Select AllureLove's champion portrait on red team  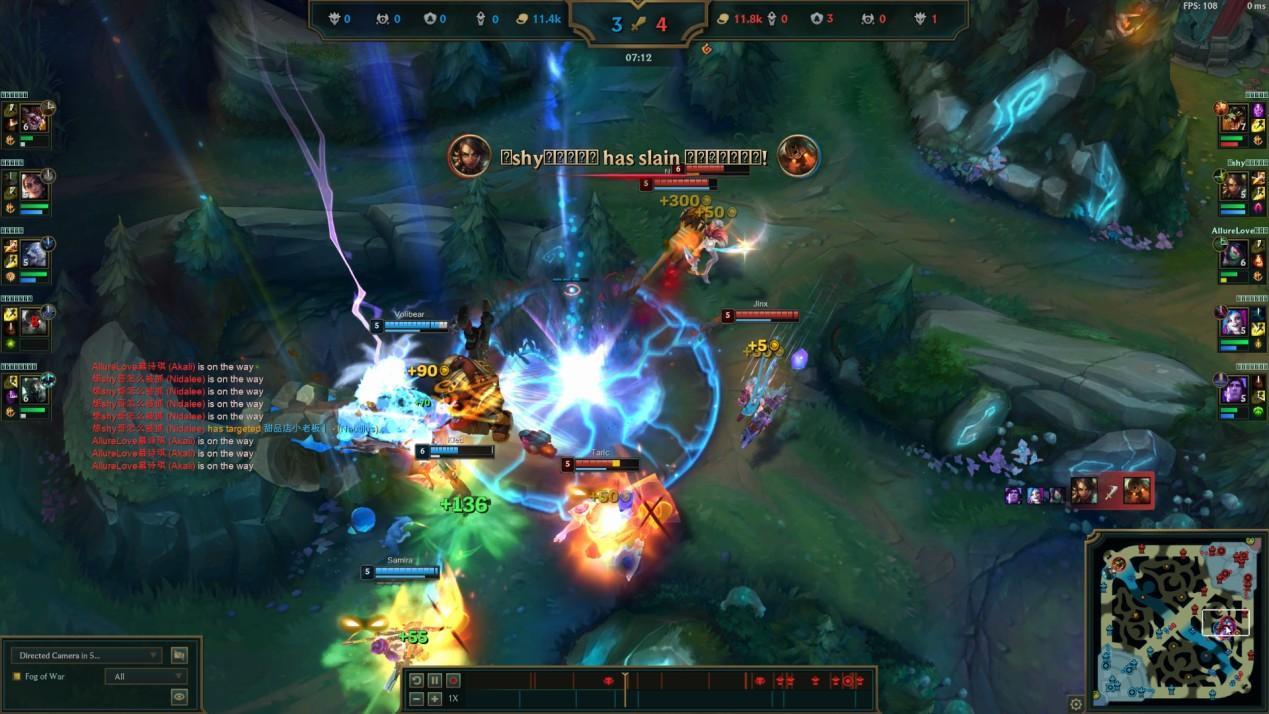tap(1233, 255)
